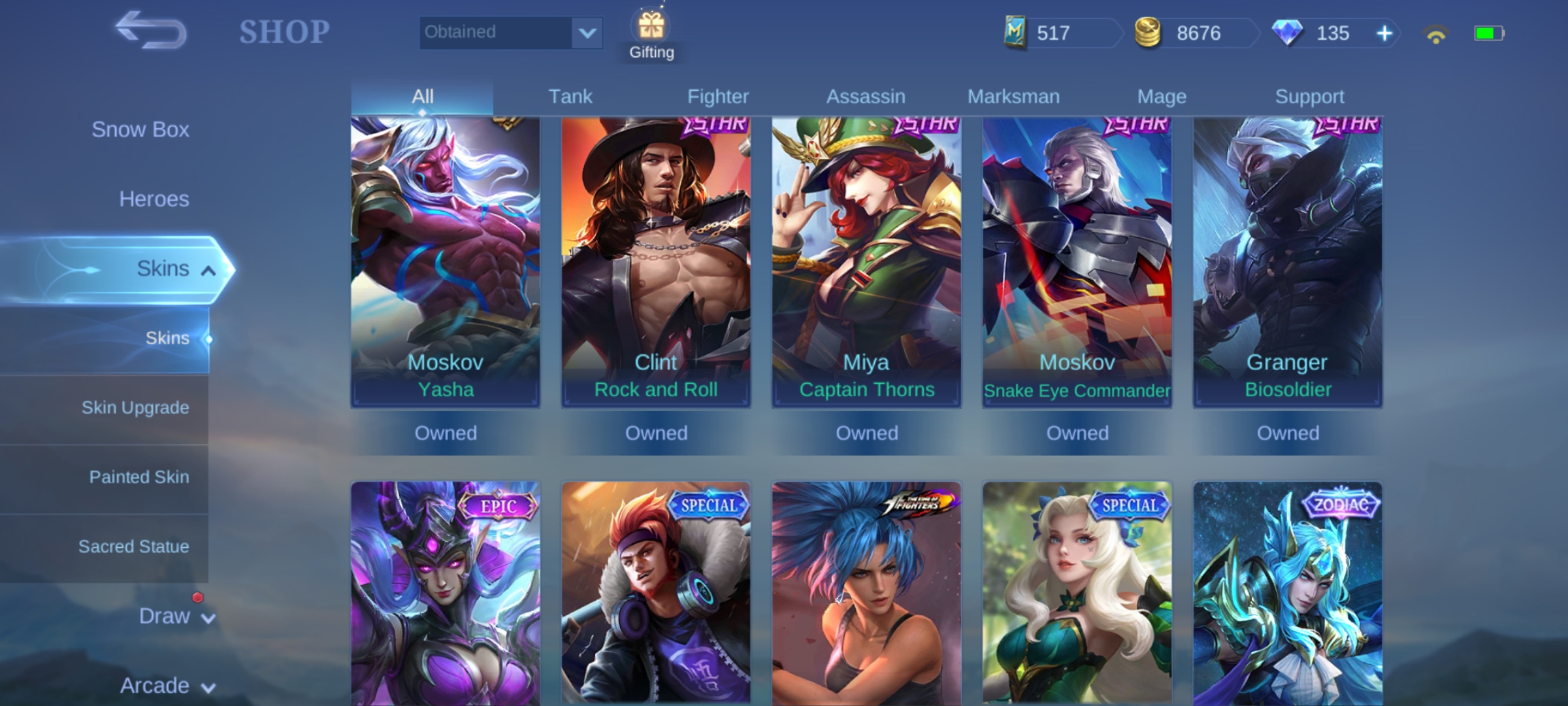
Task: View Granger Biosoldier skin card
Action: click(x=1287, y=261)
